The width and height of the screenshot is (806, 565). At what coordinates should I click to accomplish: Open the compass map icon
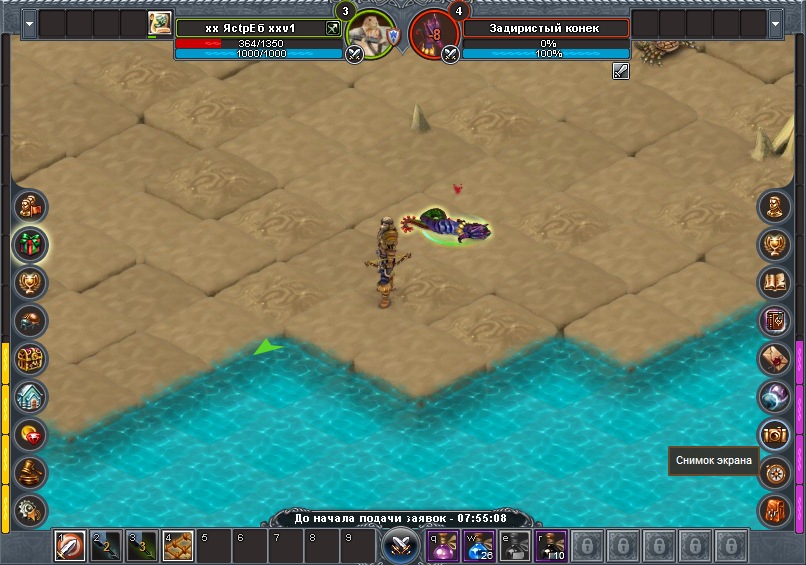tap(774, 472)
